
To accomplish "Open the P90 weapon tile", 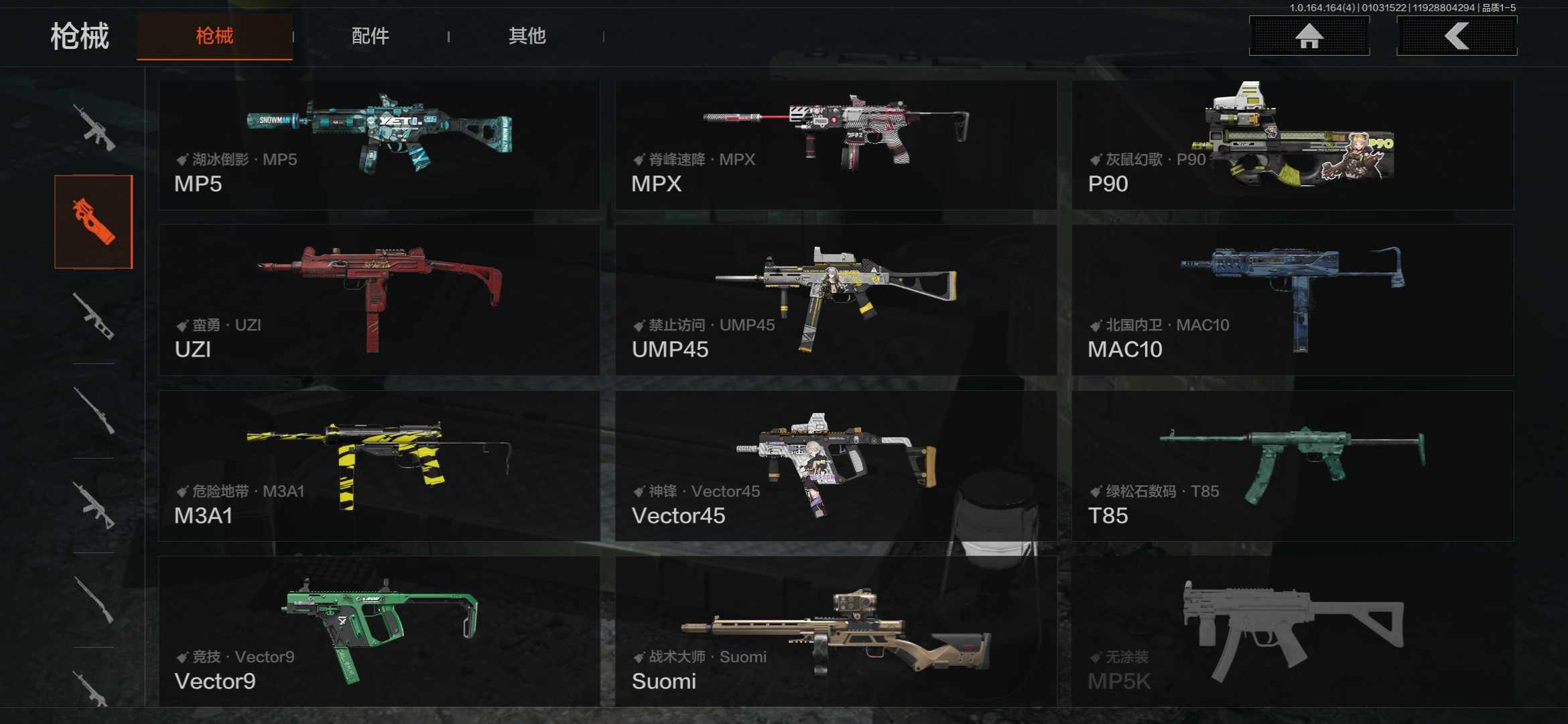I will click(1292, 145).
